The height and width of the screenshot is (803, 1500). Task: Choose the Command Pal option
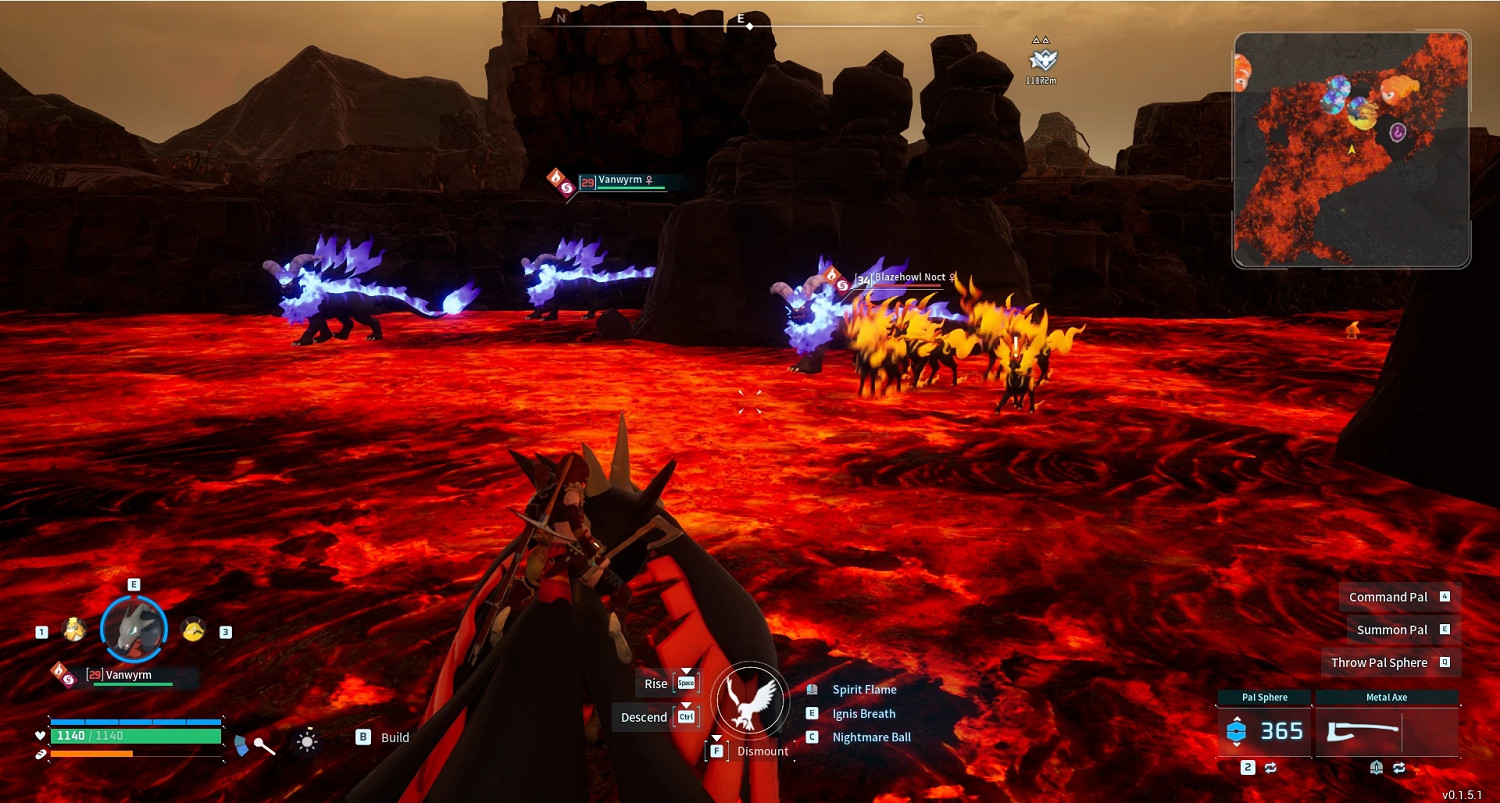tap(1388, 597)
